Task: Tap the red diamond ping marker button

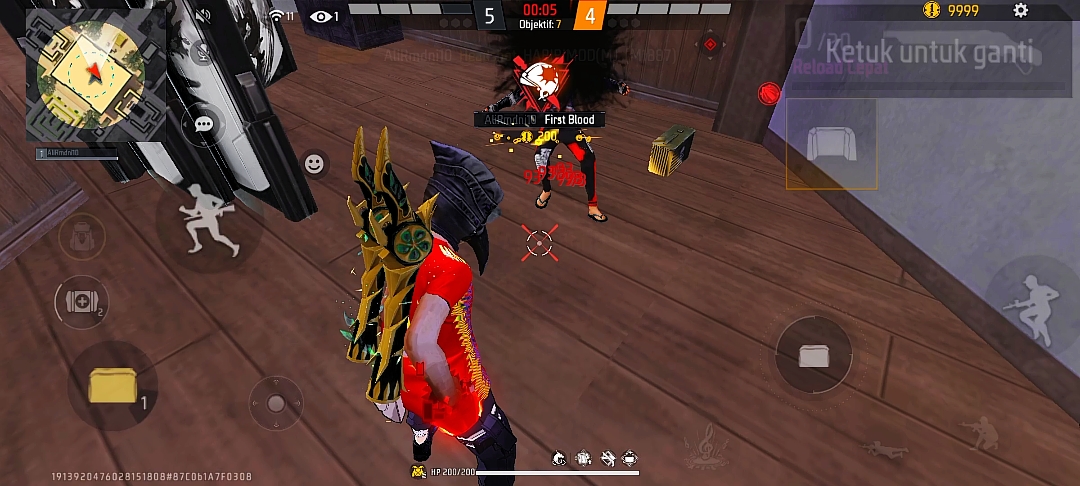Action: [710, 44]
